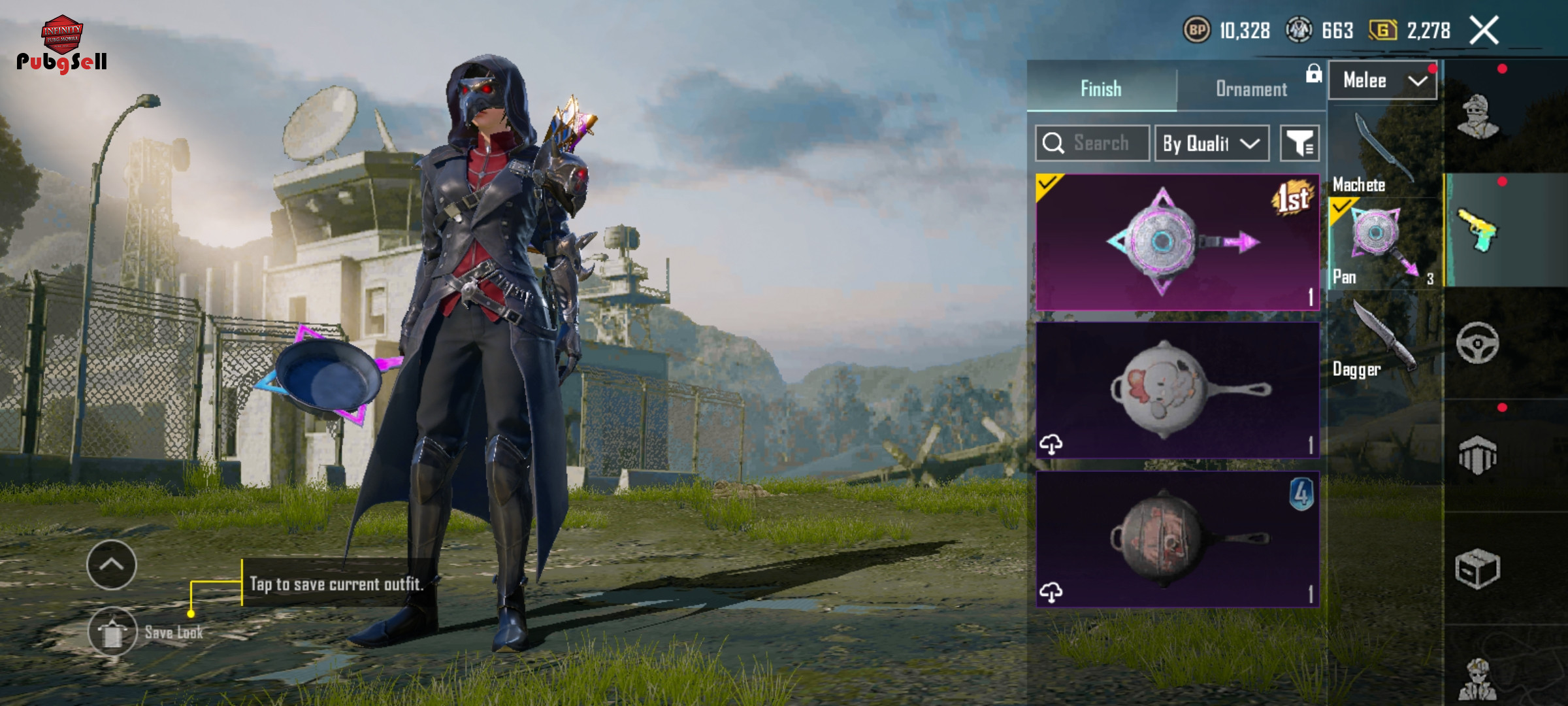Open the By Quality sort dropdown
This screenshot has height=706, width=1568.
[1211, 143]
